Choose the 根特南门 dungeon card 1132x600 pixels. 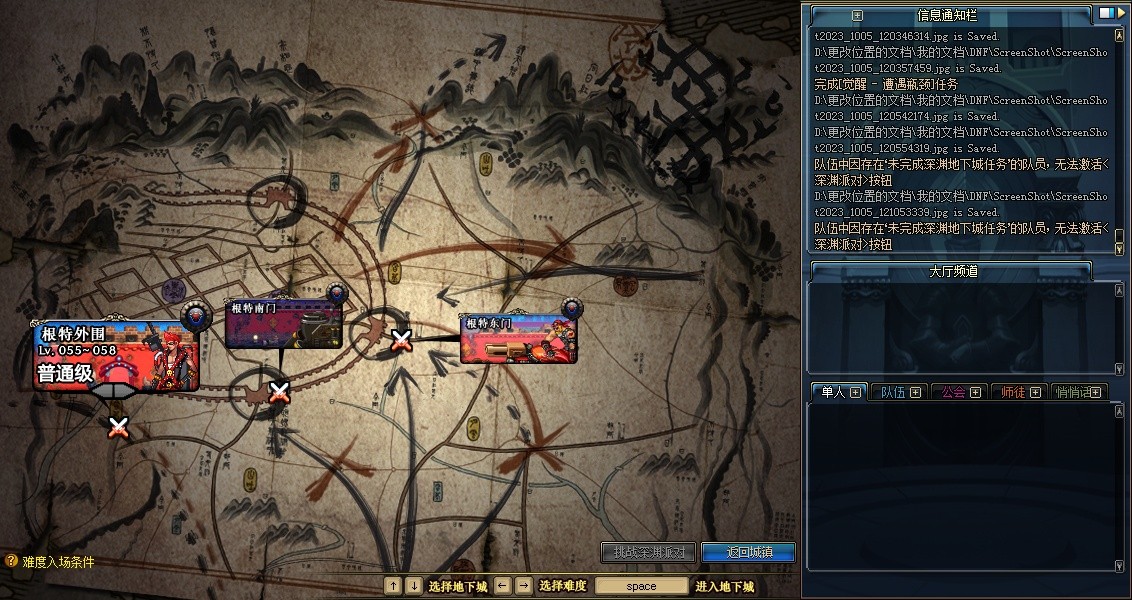point(284,324)
